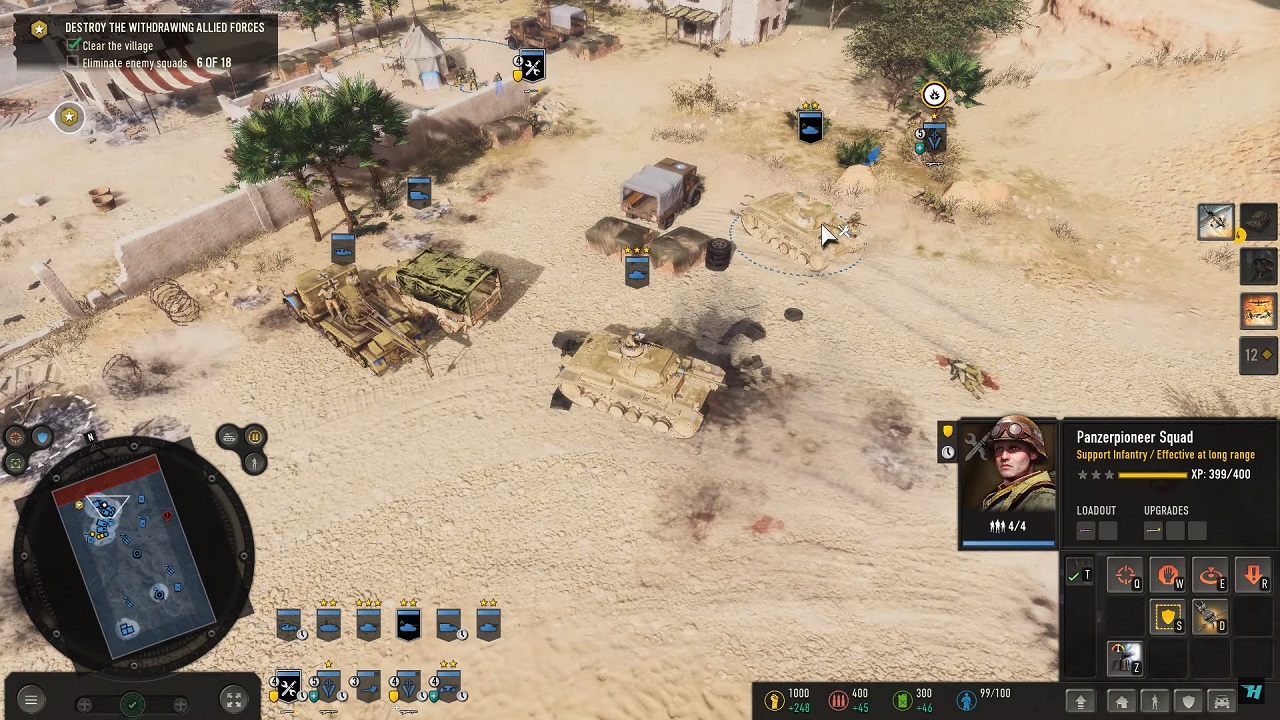Click the Panzerpioneer Squad portrait
Viewport: 1280px width, 720px height.
(1008, 482)
